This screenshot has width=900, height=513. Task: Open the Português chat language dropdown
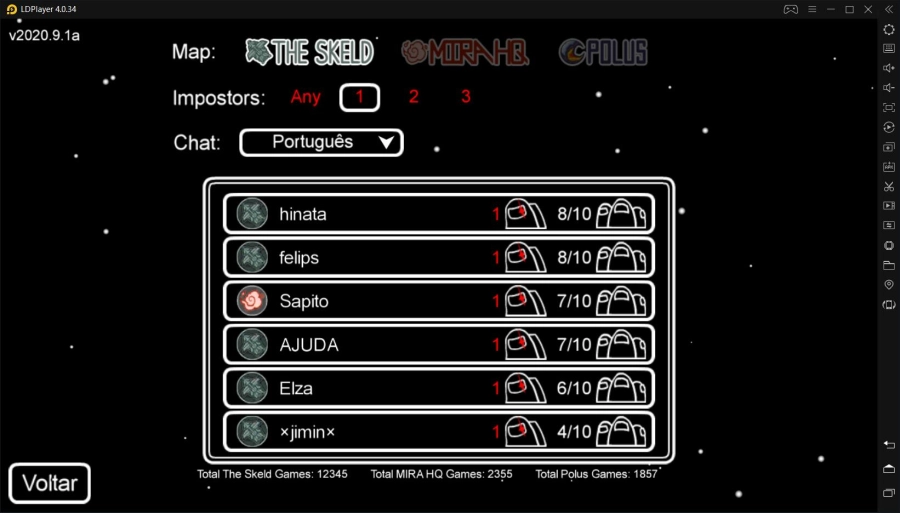321,143
